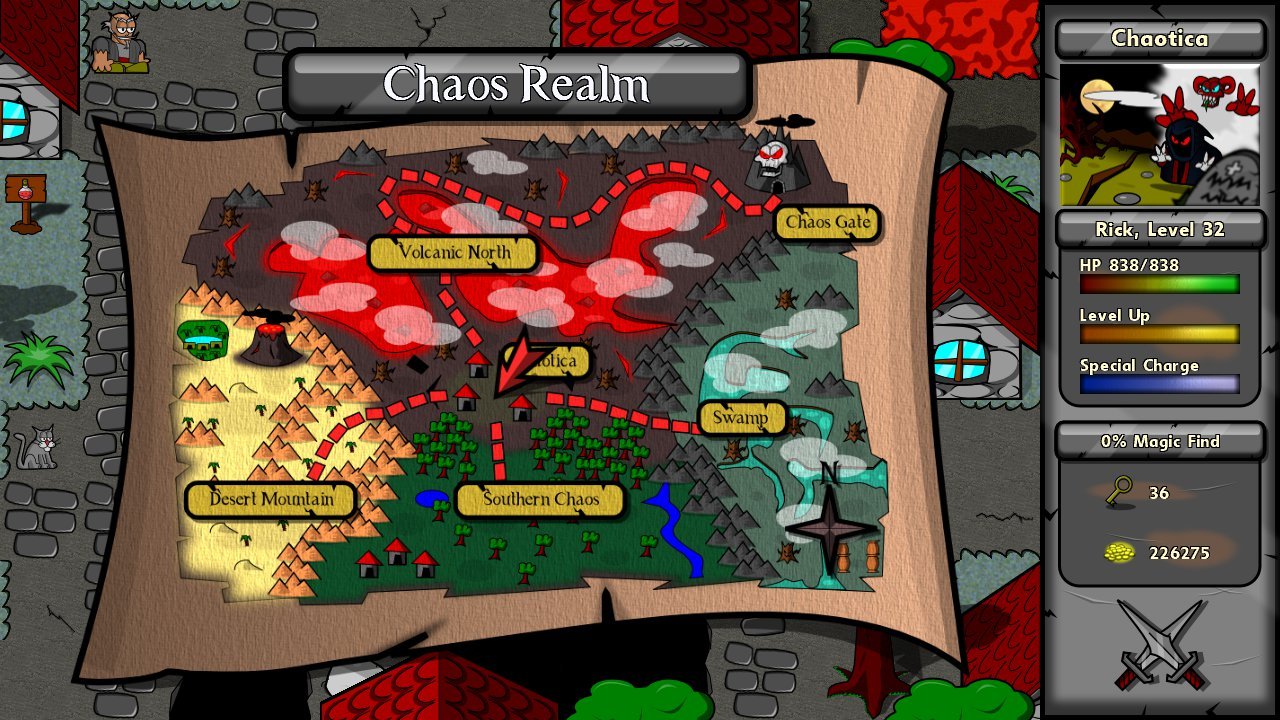Click the Rick, Level 32 panel header
Screen dimensions: 1280x720
(x=1159, y=229)
